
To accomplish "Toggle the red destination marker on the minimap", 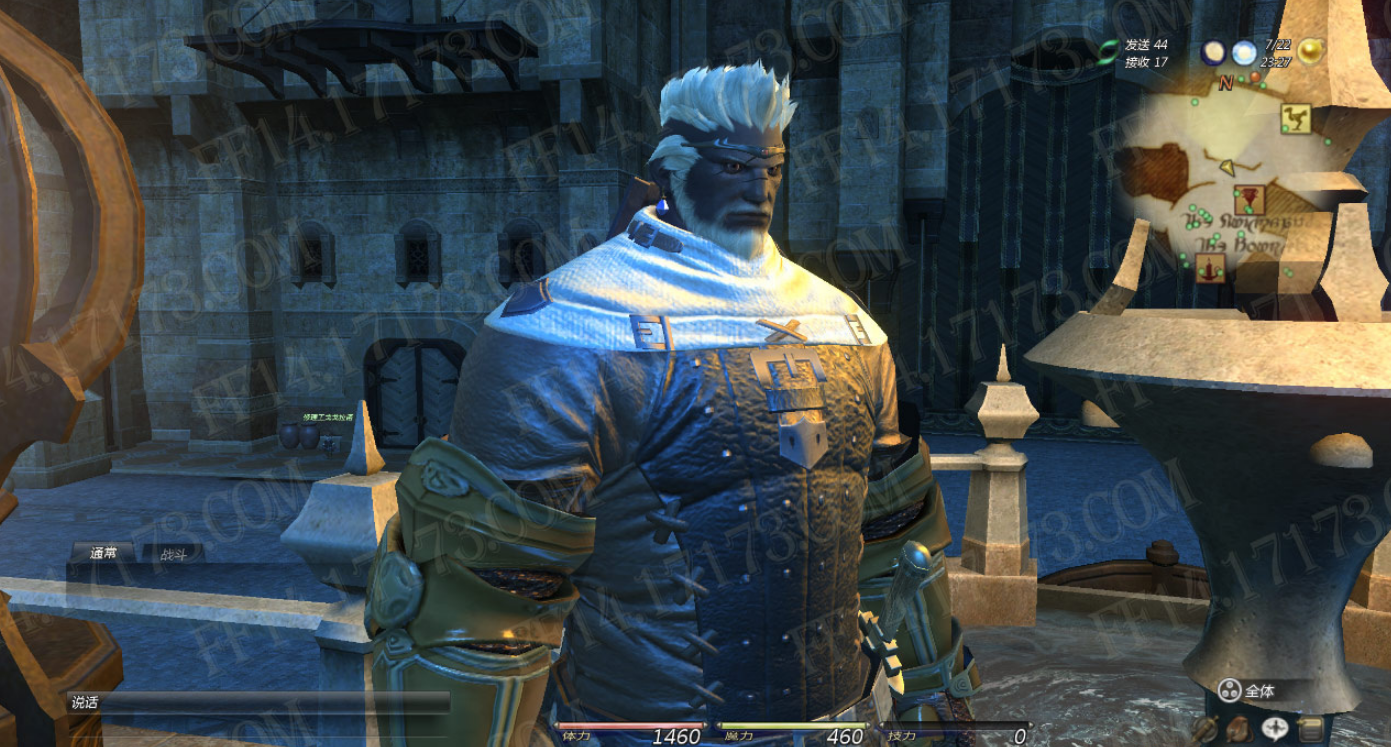I will pyautogui.click(x=1255, y=78).
